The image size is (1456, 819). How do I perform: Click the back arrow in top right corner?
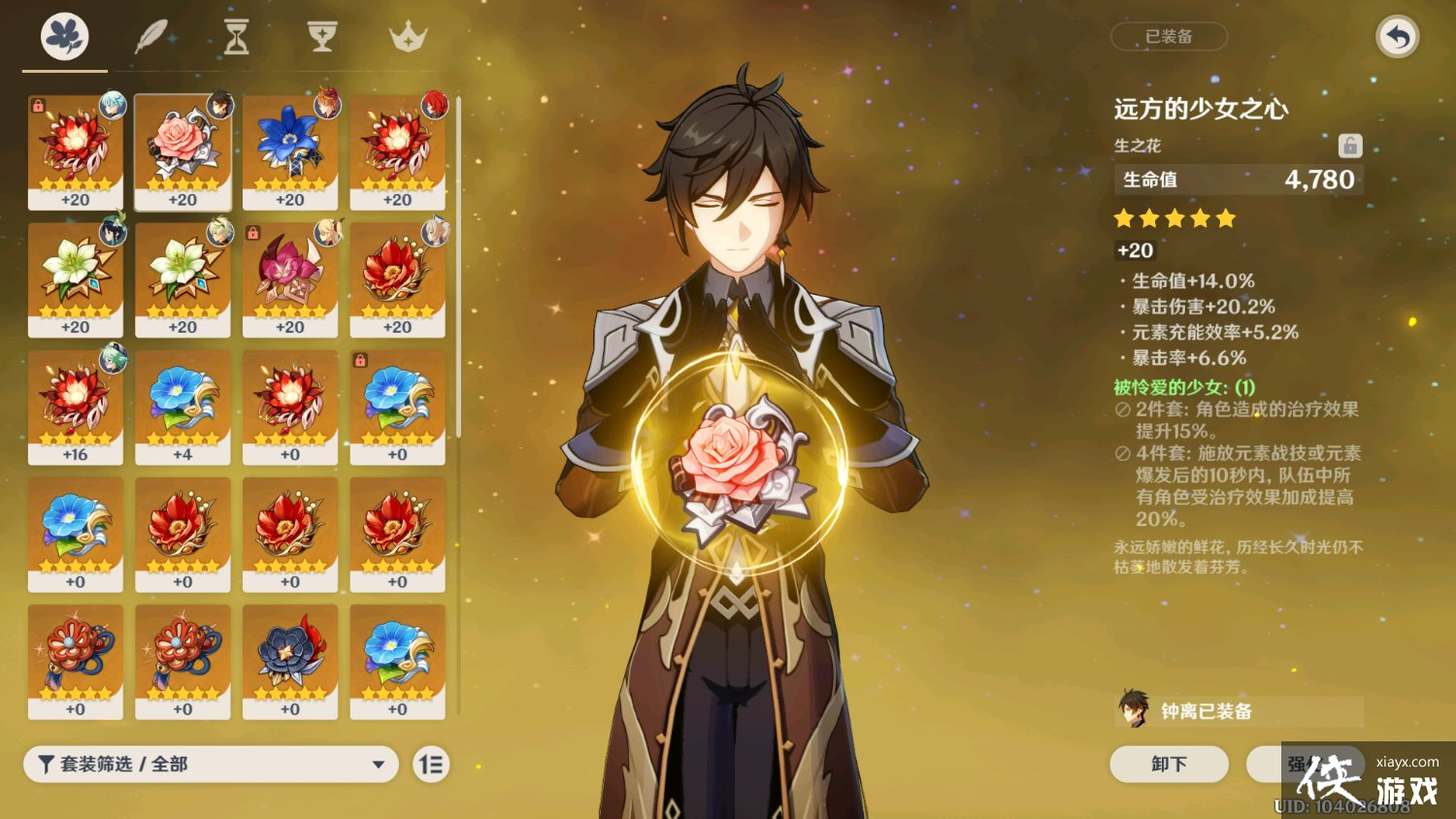pyautogui.click(x=1396, y=36)
